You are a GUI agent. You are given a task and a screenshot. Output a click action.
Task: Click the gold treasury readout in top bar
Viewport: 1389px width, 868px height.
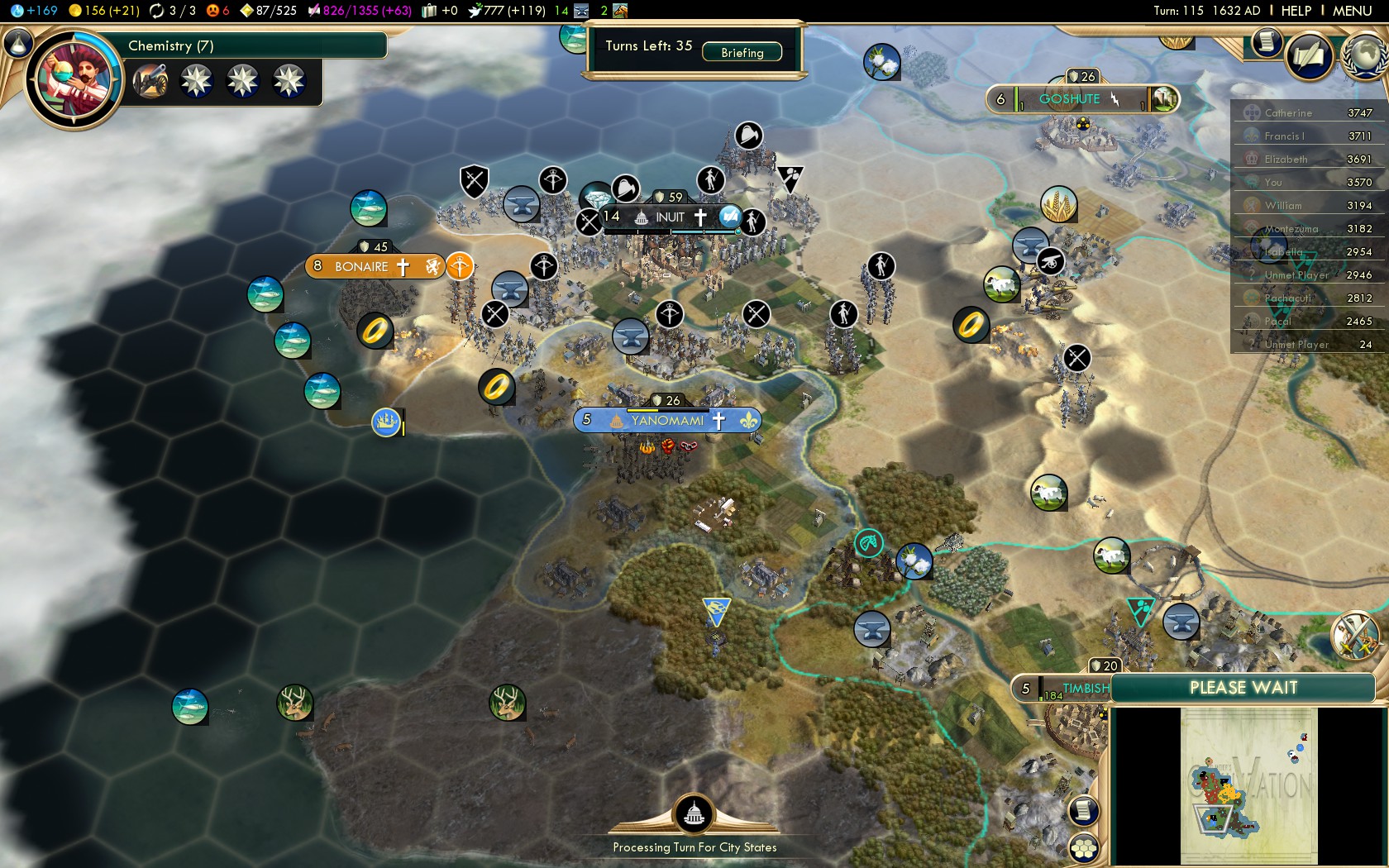pos(104,11)
